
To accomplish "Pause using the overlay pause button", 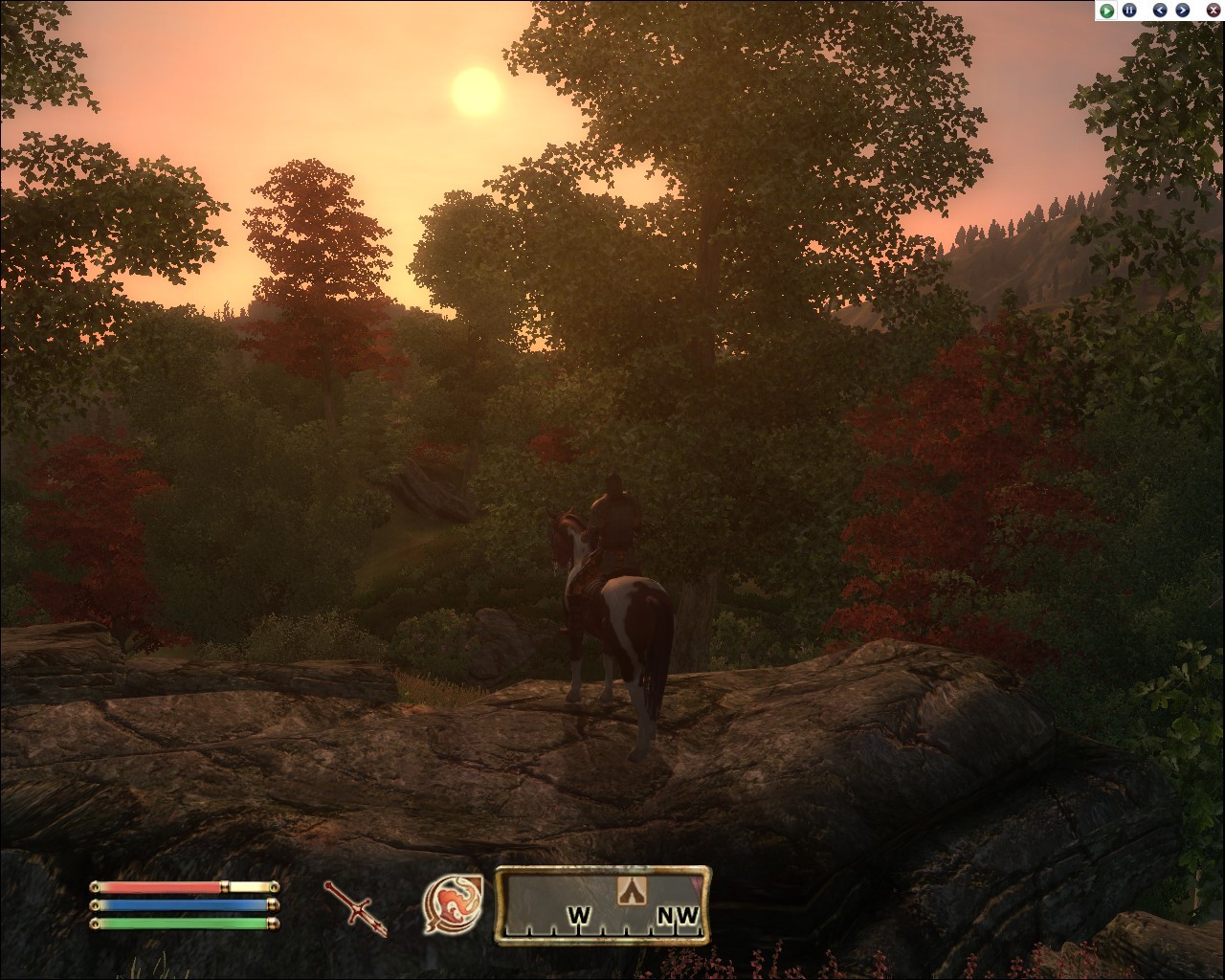I will click(1129, 11).
